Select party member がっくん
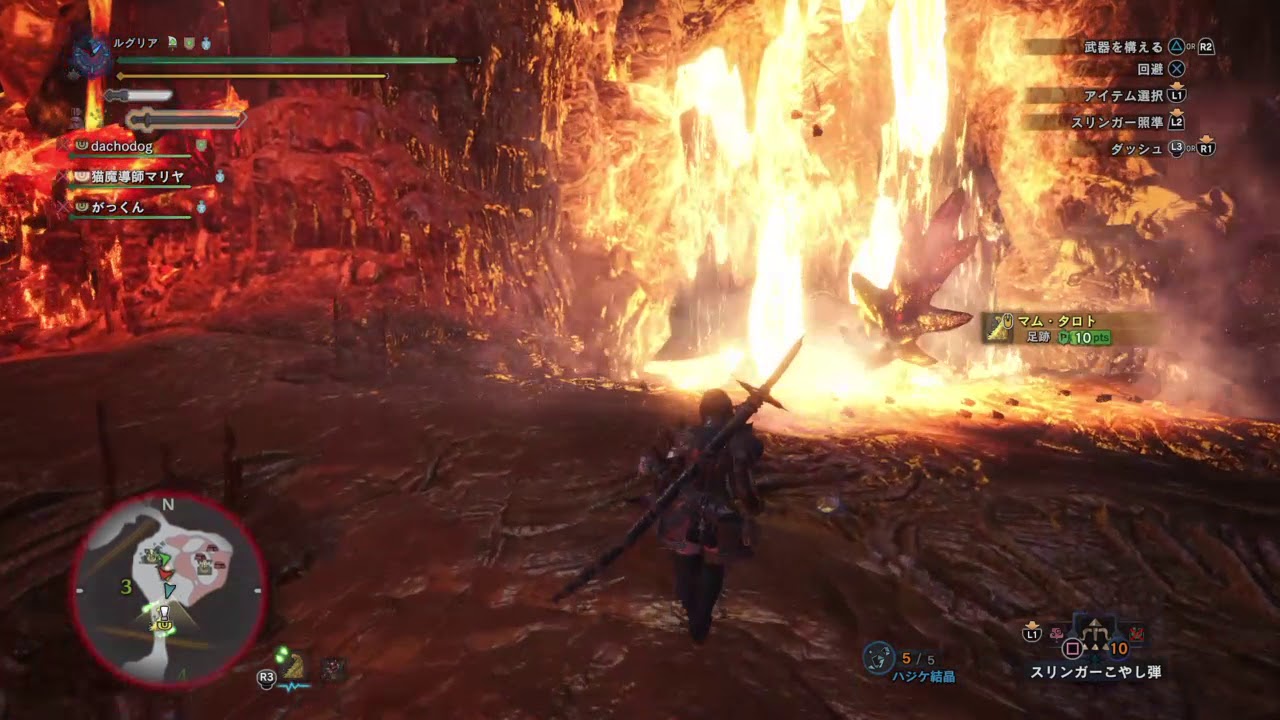This screenshot has height=720, width=1280. [117, 208]
